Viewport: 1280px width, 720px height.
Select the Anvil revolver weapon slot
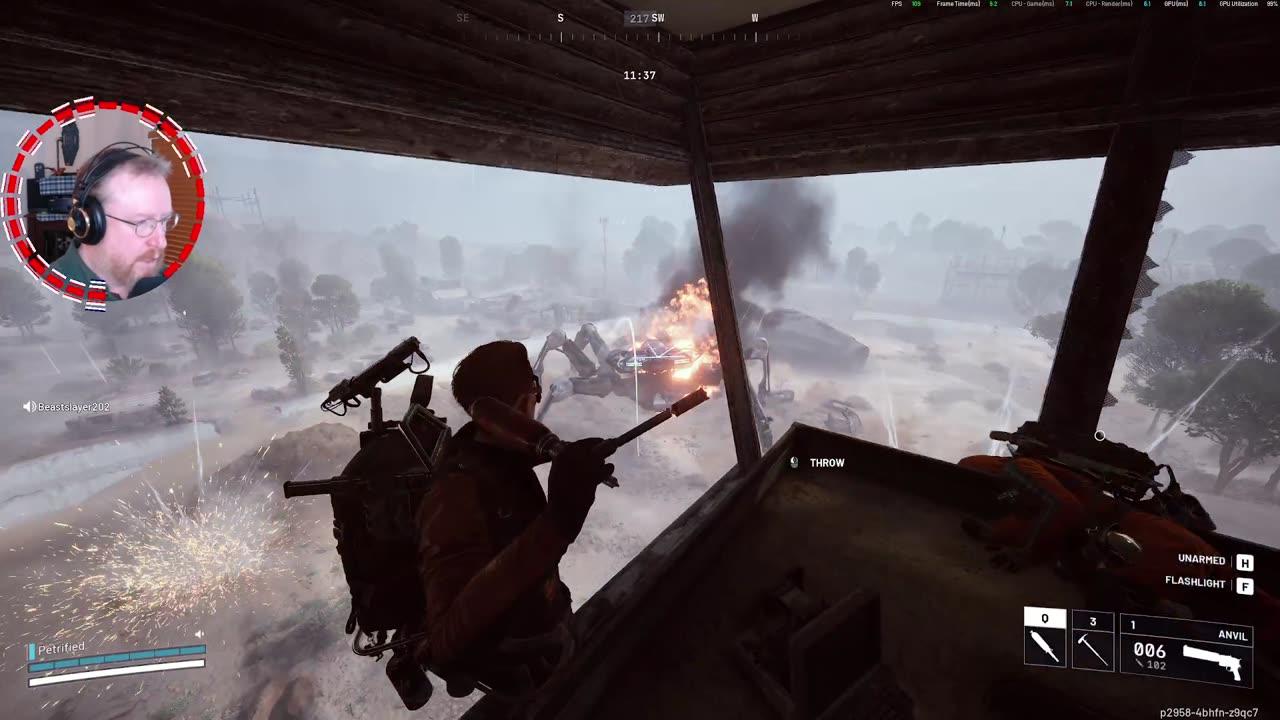pyautogui.click(x=1186, y=650)
